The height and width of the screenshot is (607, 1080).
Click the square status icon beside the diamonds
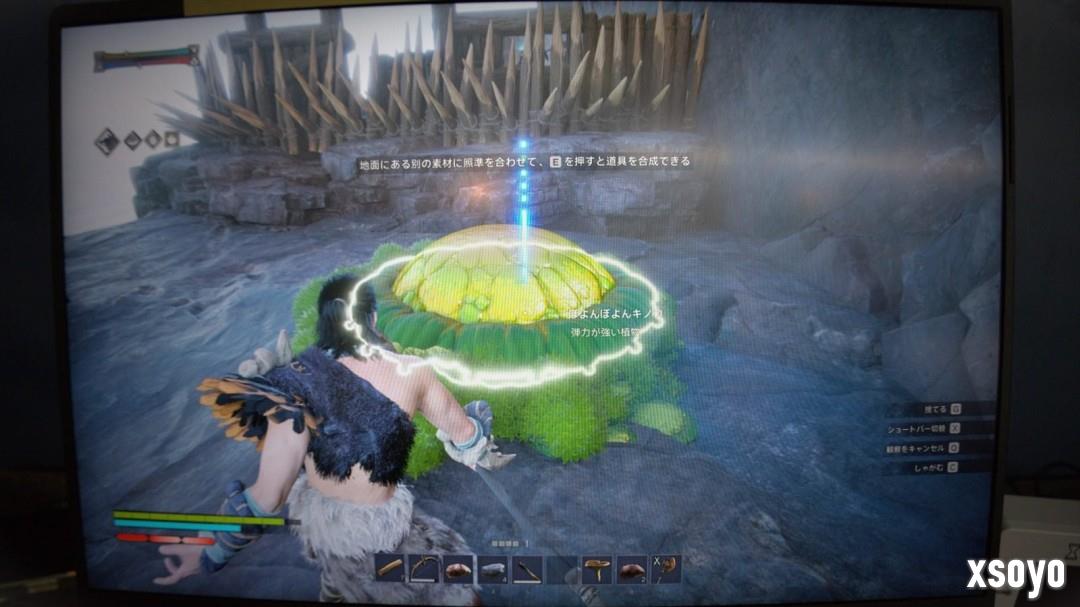pos(172,139)
